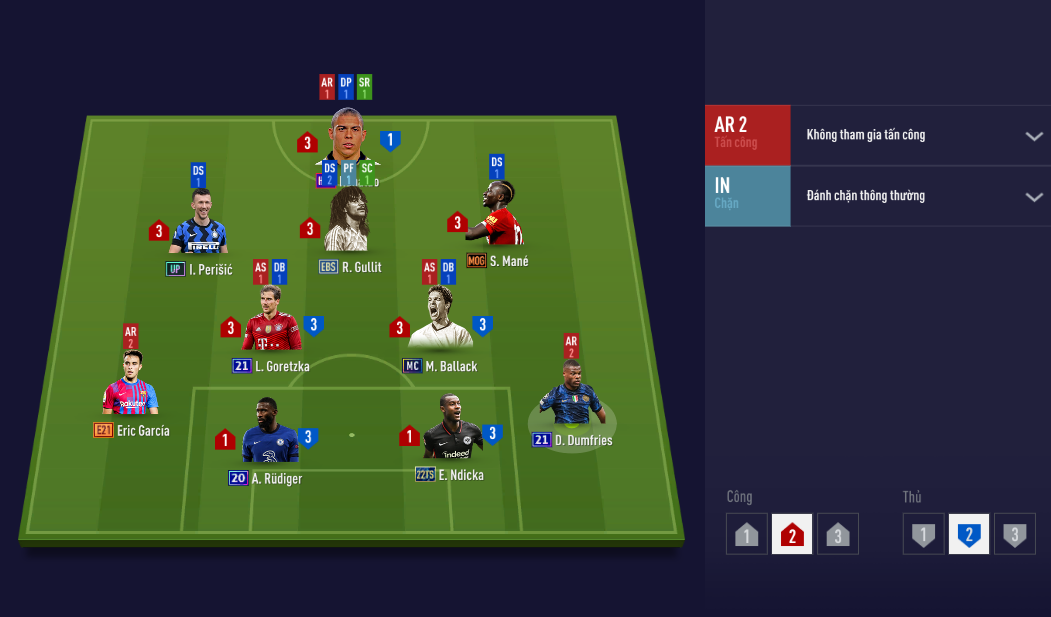The width and height of the screenshot is (1051, 617).
Task: Select the striker at the formation's top
Action: tap(346, 134)
